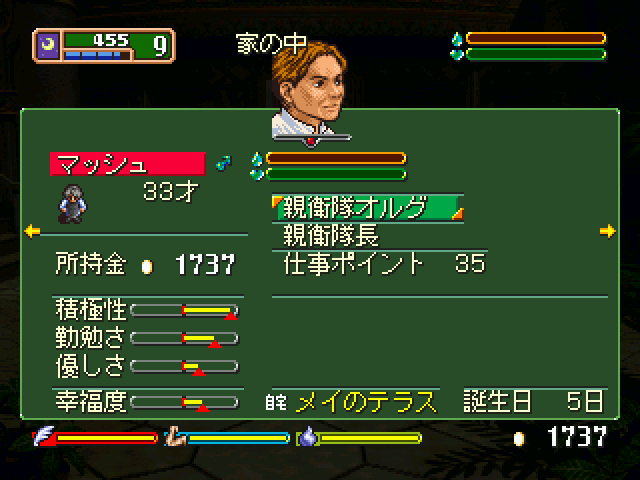This screenshot has height=480, width=640.
Task: Go to the previous page with left arrow
Action: (32, 231)
